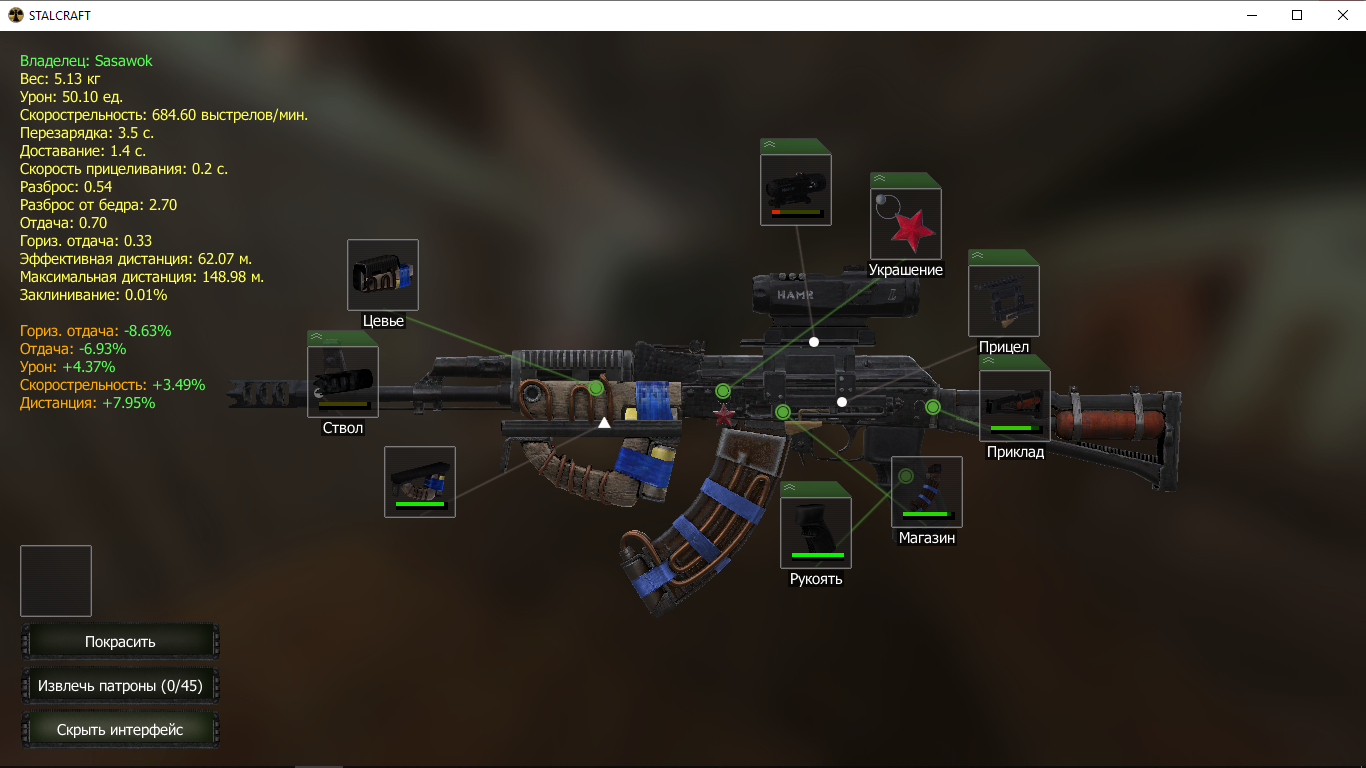Hide the interface with Скрыть интерфейс

[120, 730]
